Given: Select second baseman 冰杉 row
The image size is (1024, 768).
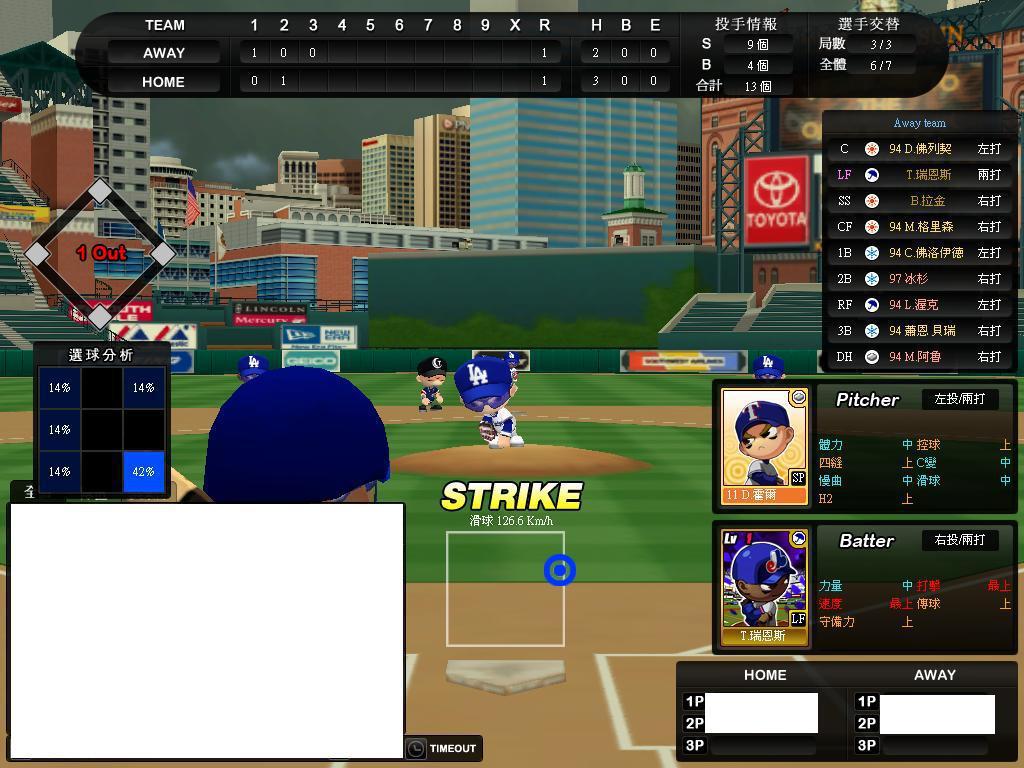Looking at the screenshot, I should coord(920,279).
